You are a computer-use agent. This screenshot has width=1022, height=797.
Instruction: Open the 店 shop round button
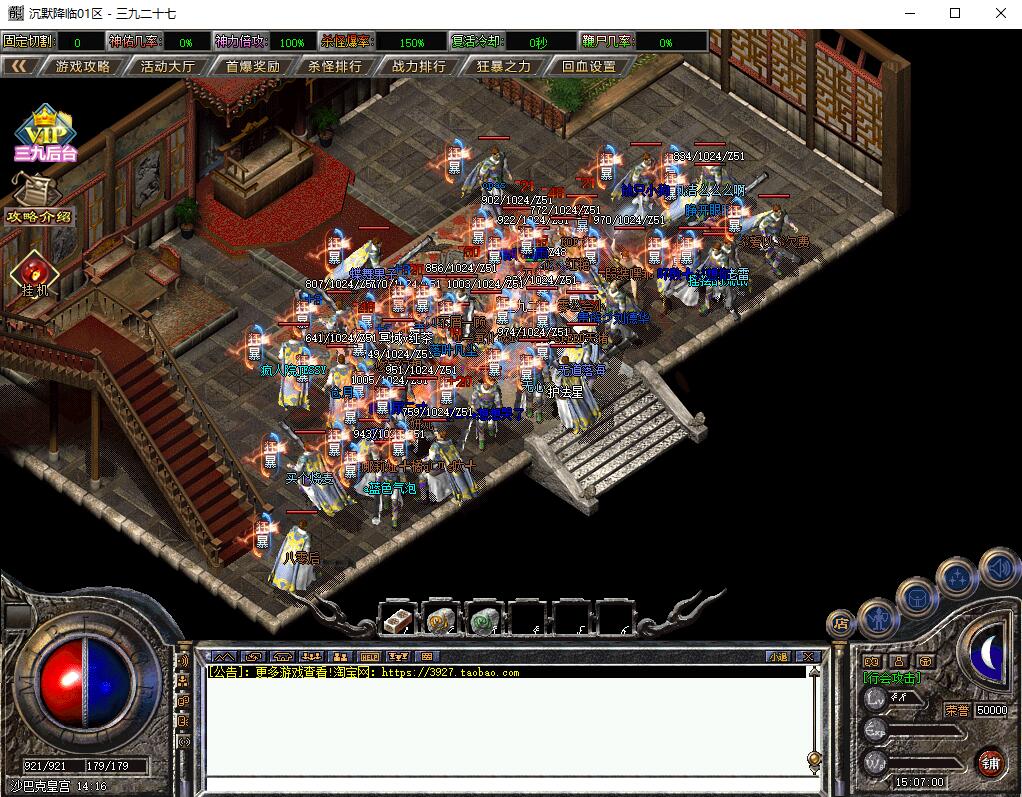pos(841,624)
